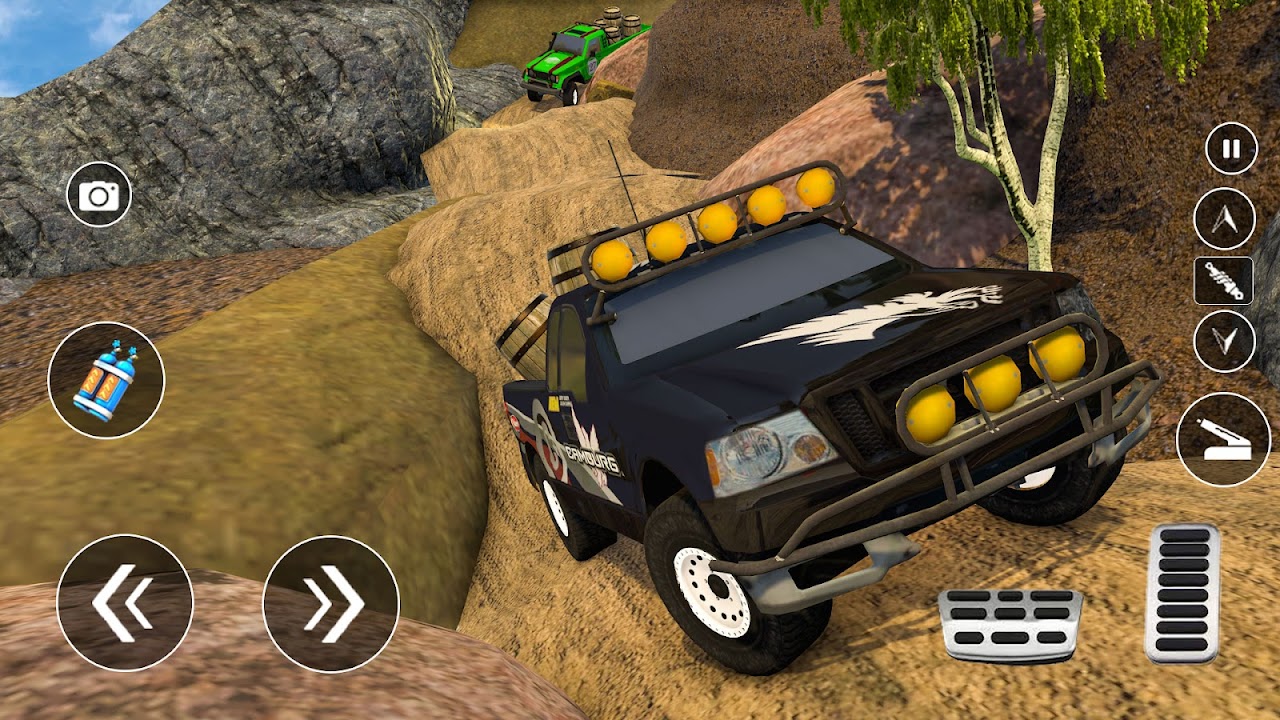Open the photo capture camera control
Image resolution: width=1280 pixels, height=720 pixels.
(x=98, y=195)
